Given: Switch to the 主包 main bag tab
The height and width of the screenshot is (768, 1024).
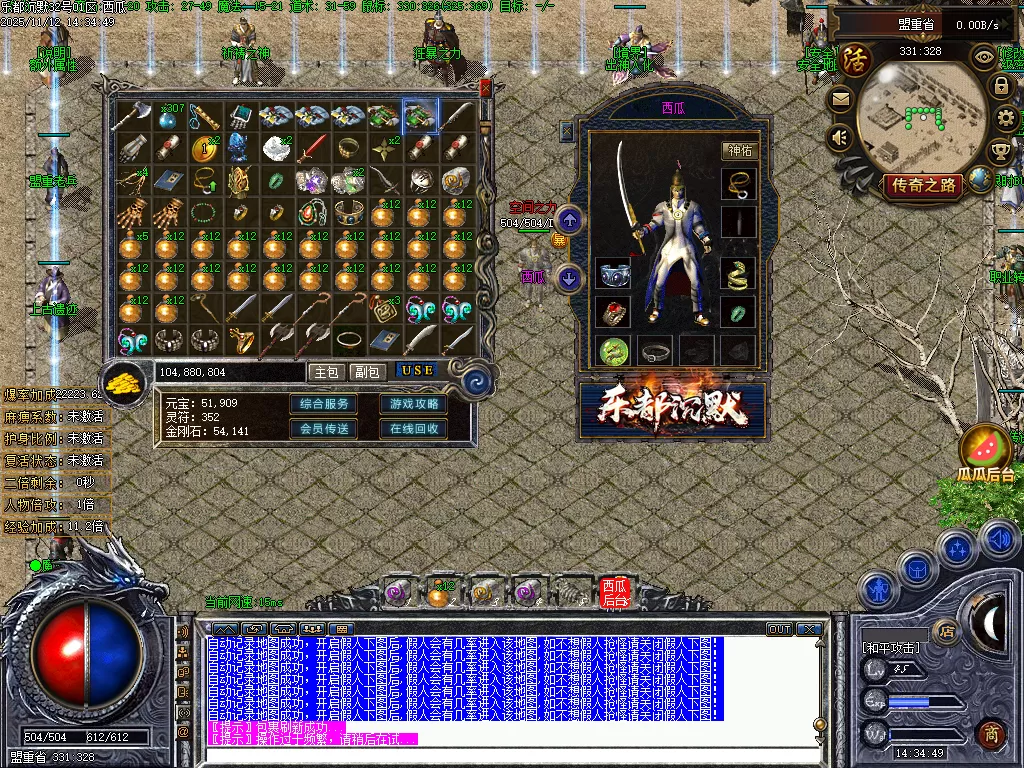Looking at the screenshot, I should click(x=327, y=371).
